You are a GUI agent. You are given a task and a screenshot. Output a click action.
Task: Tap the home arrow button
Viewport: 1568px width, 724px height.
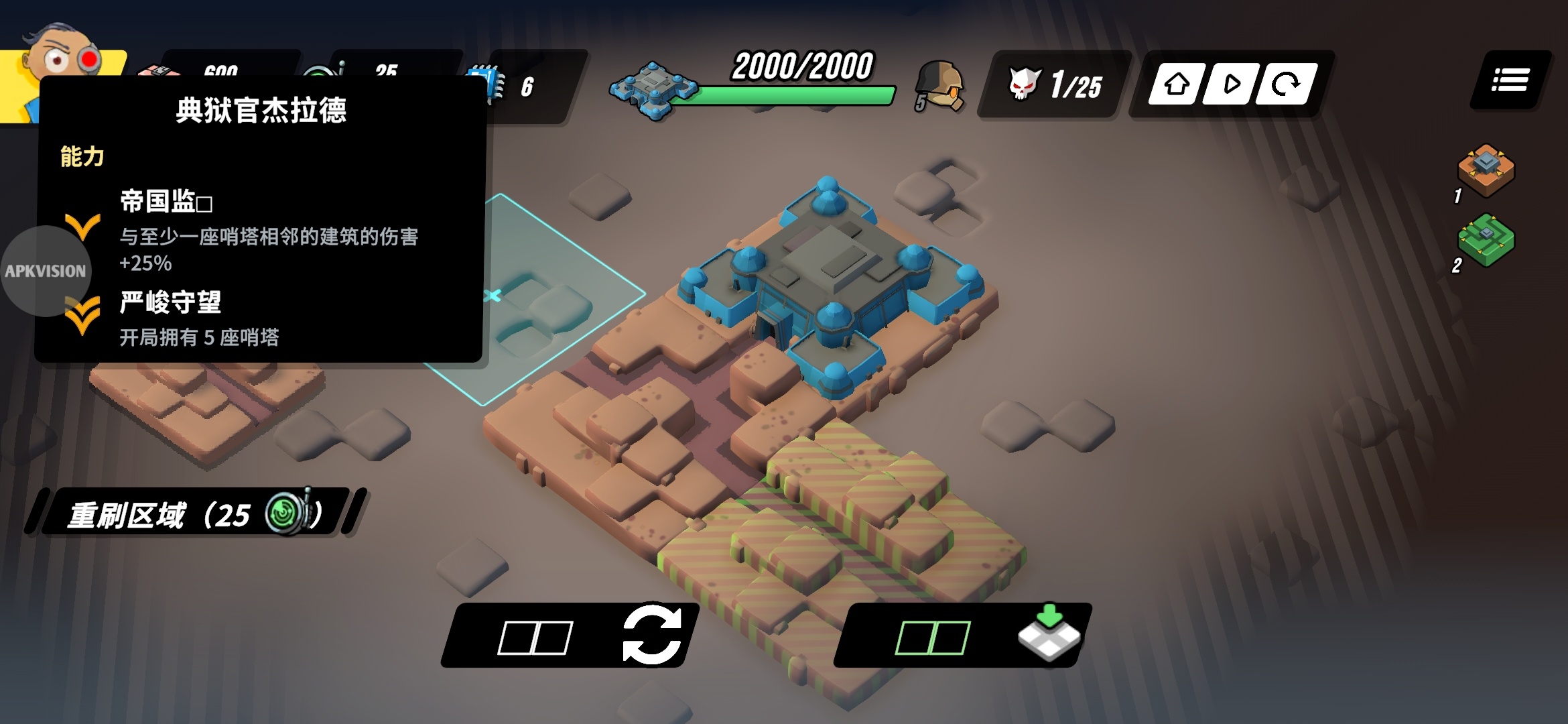[1177, 84]
